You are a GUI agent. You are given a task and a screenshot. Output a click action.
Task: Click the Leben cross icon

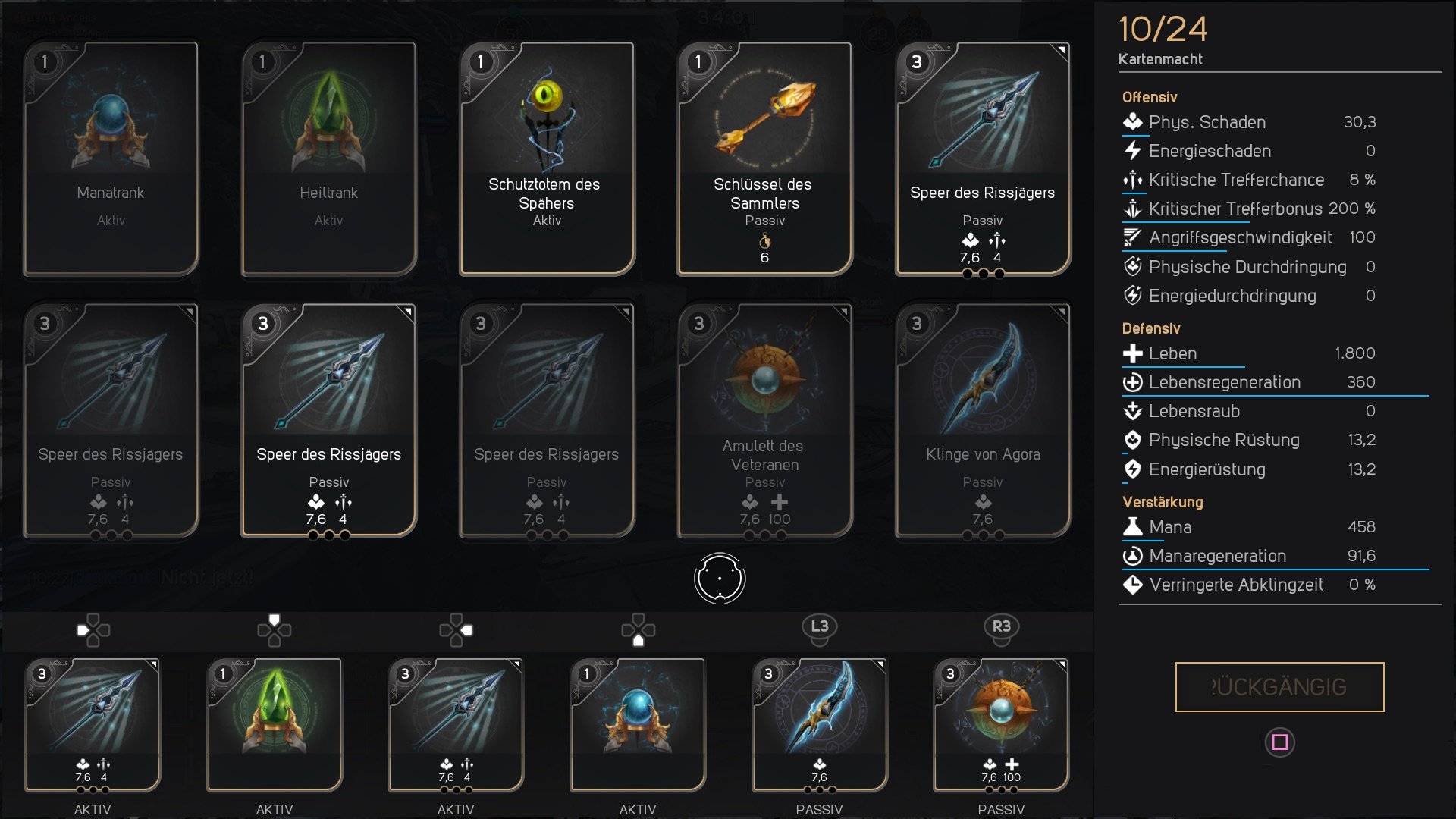tap(1133, 353)
